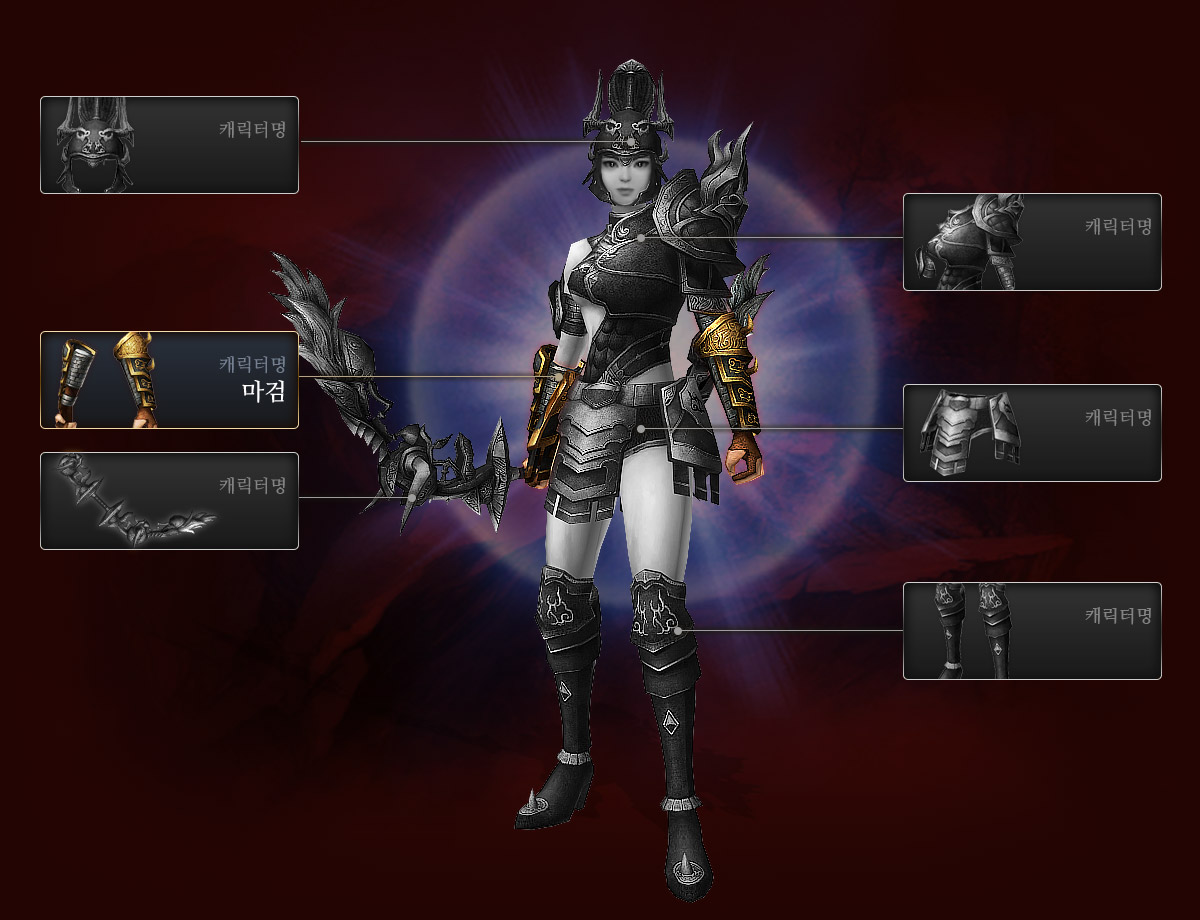Choose the highlighted gold gauntlets panel

[169, 380]
